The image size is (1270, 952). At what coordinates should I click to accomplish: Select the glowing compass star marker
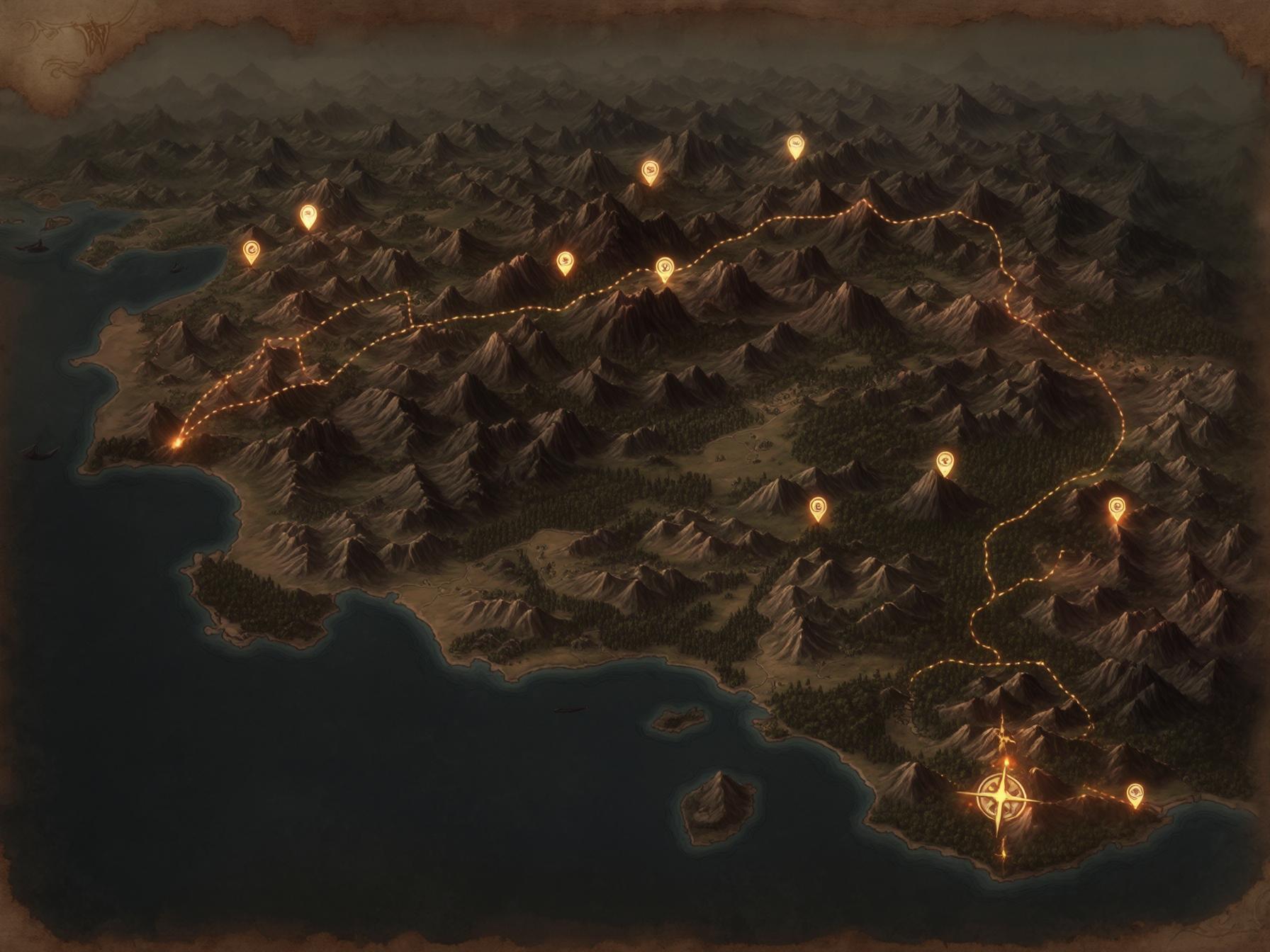pos(998,795)
